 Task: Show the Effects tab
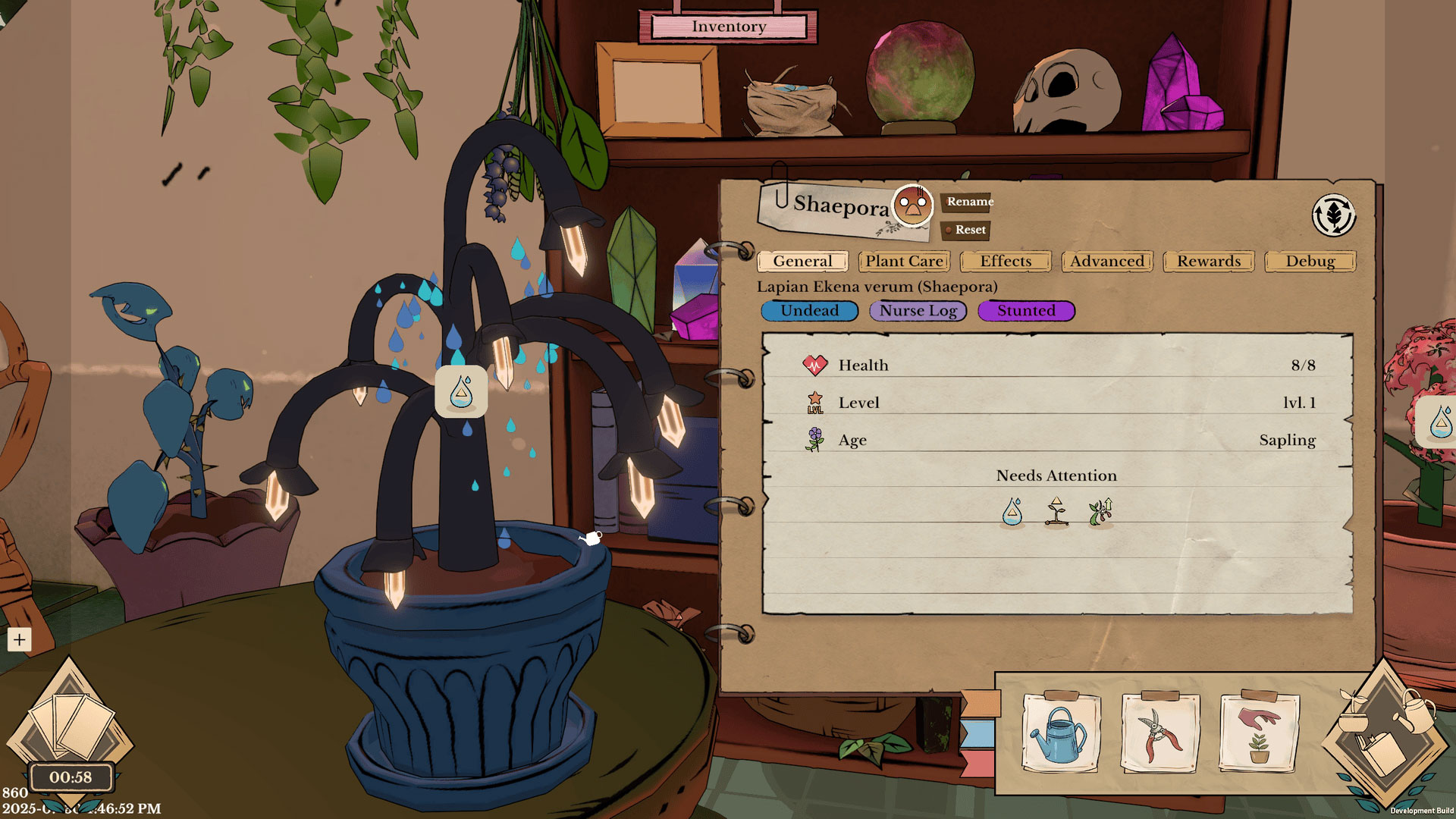point(1006,262)
